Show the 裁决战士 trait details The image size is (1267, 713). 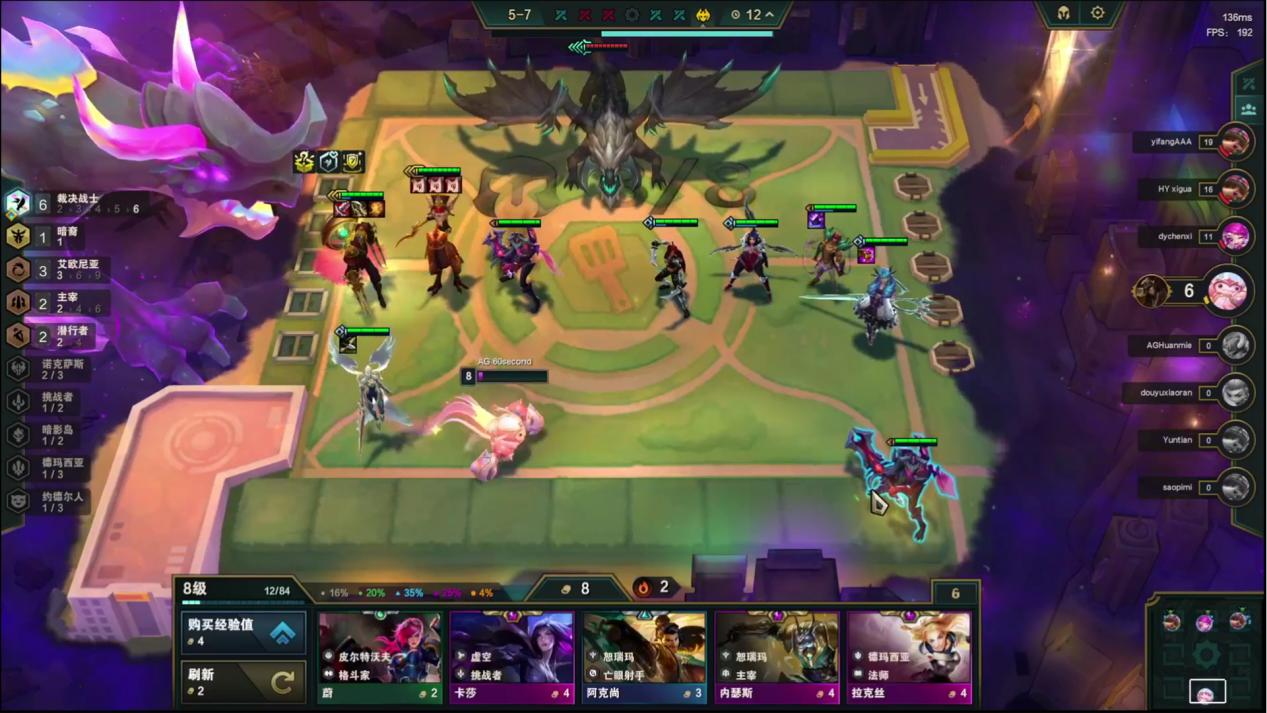[x=60, y=204]
